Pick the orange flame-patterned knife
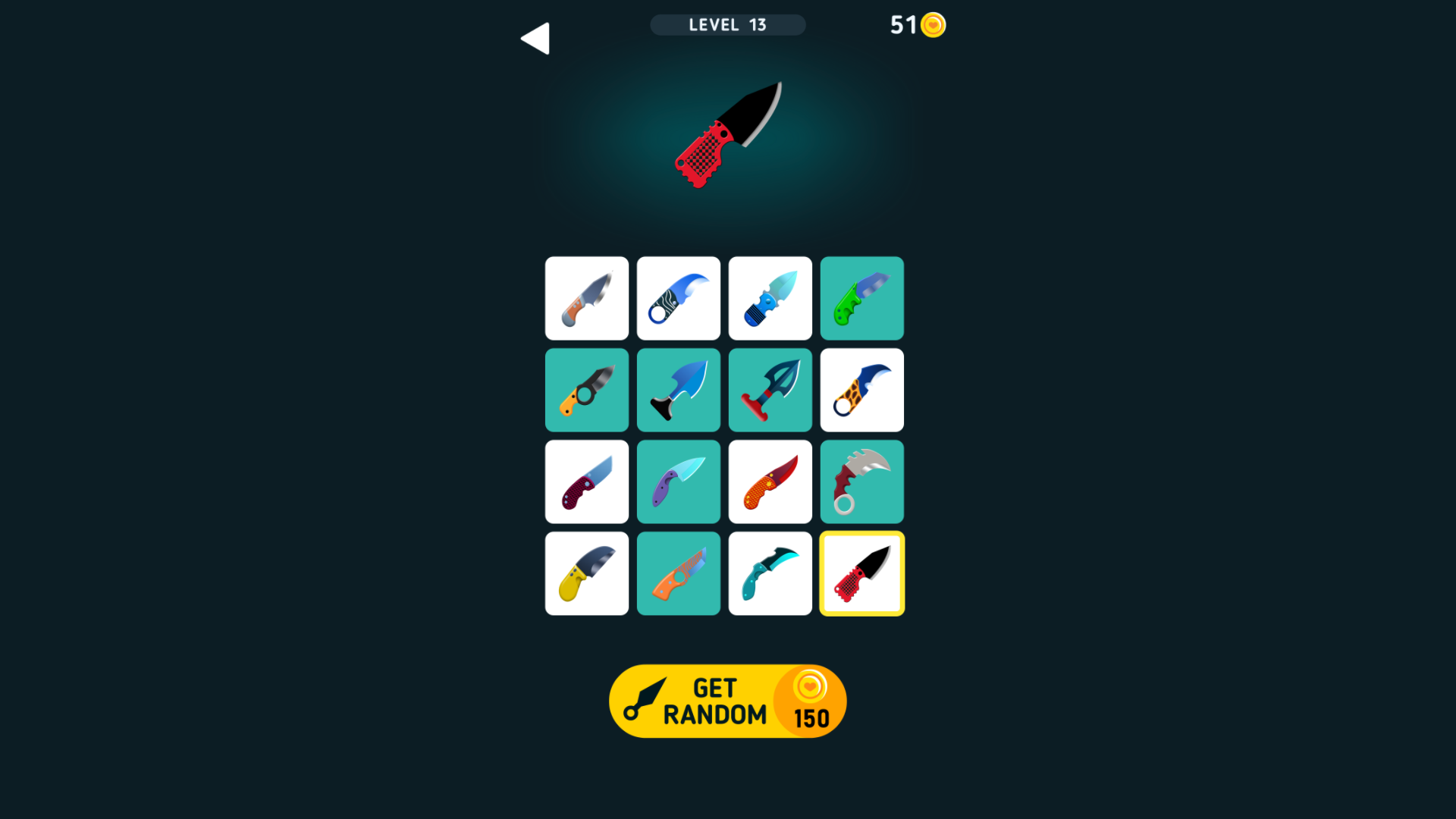The height and width of the screenshot is (819, 1456). pyautogui.click(x=770, y=482)
